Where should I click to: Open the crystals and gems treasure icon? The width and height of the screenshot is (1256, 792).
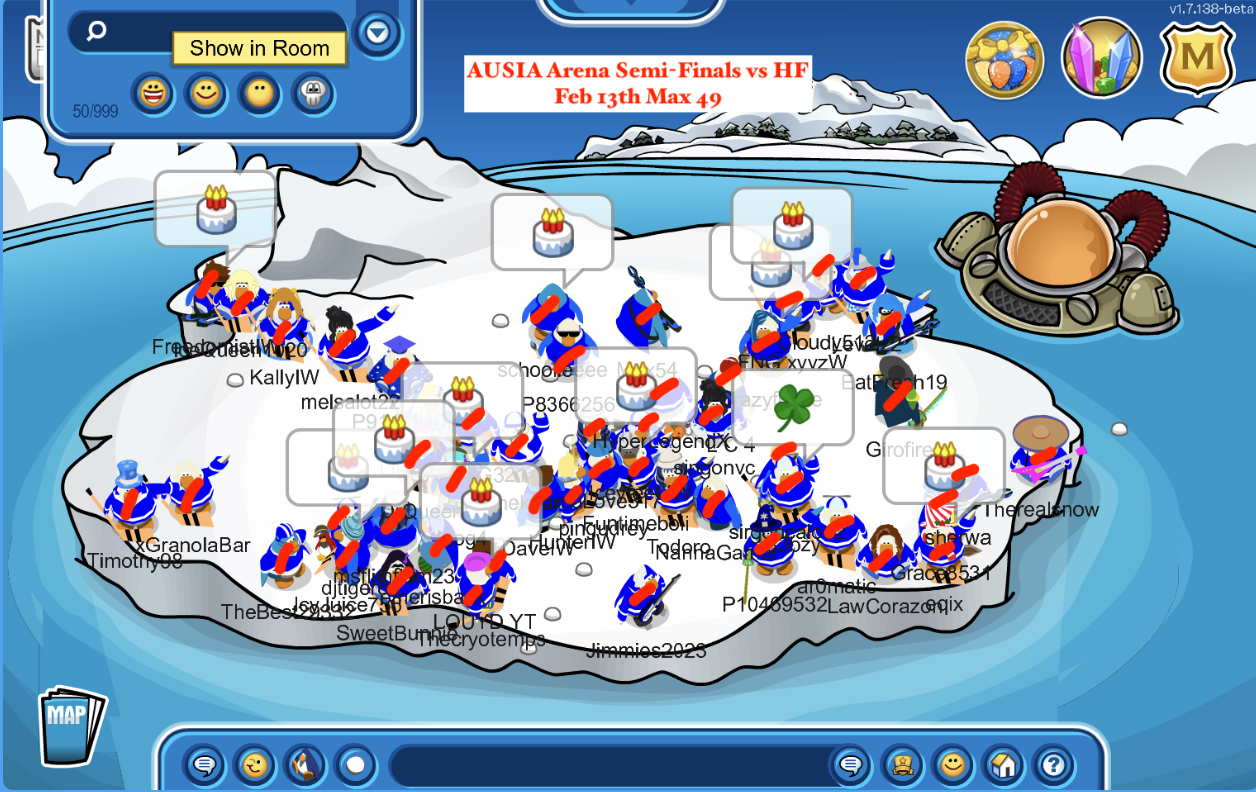click(x=1101, y=59)
